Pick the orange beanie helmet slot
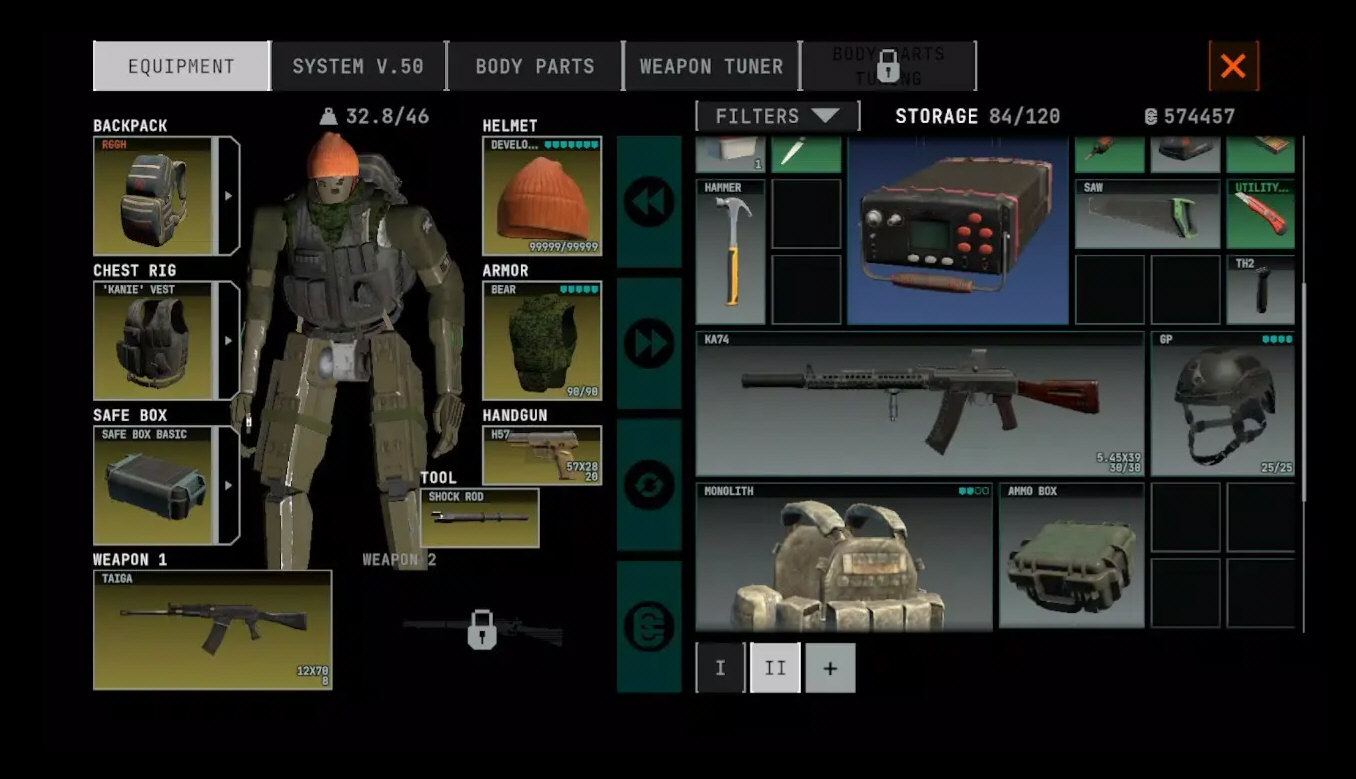 point(542,196)
